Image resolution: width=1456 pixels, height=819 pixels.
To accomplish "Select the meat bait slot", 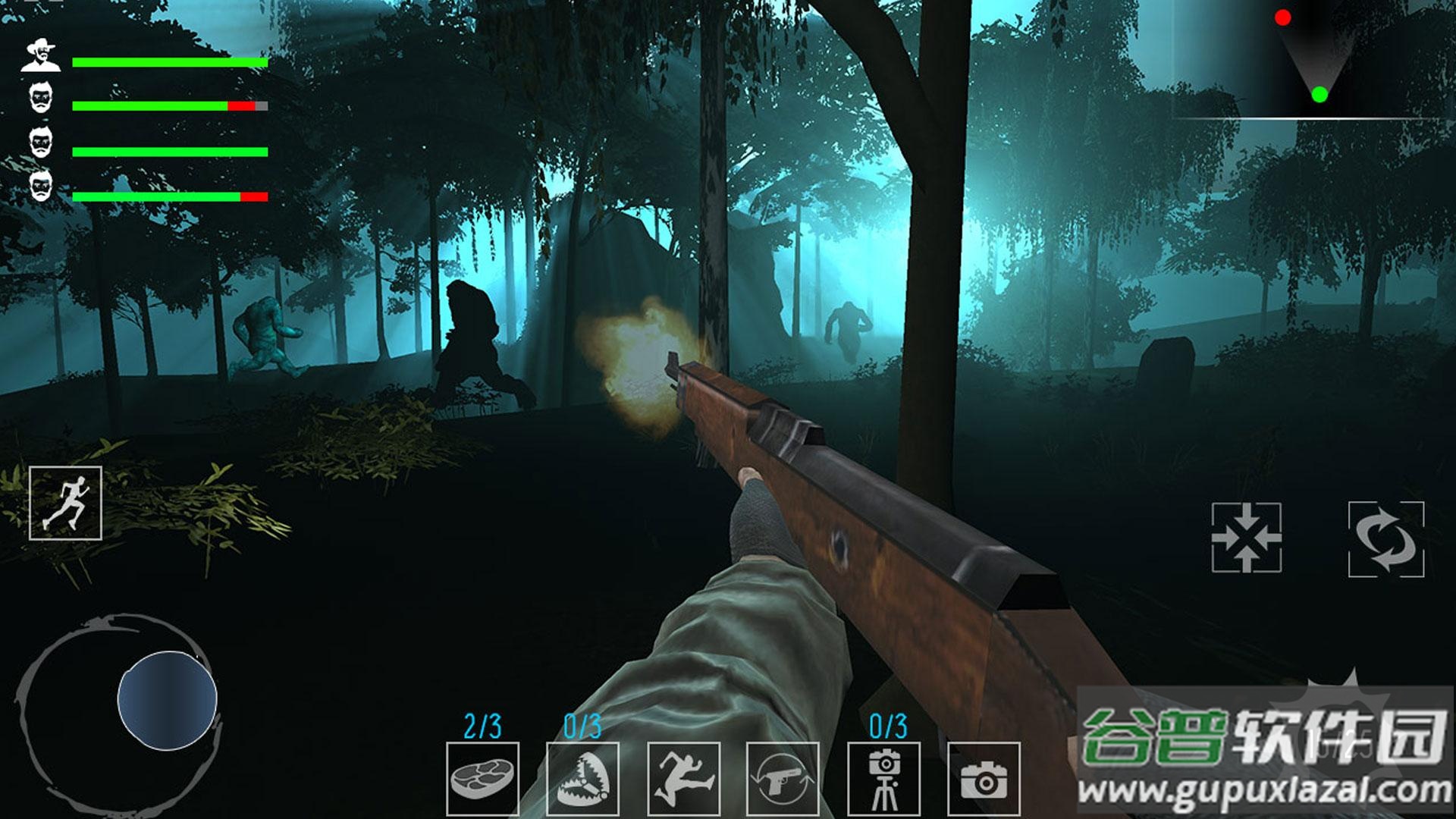I will pos(482,779).
